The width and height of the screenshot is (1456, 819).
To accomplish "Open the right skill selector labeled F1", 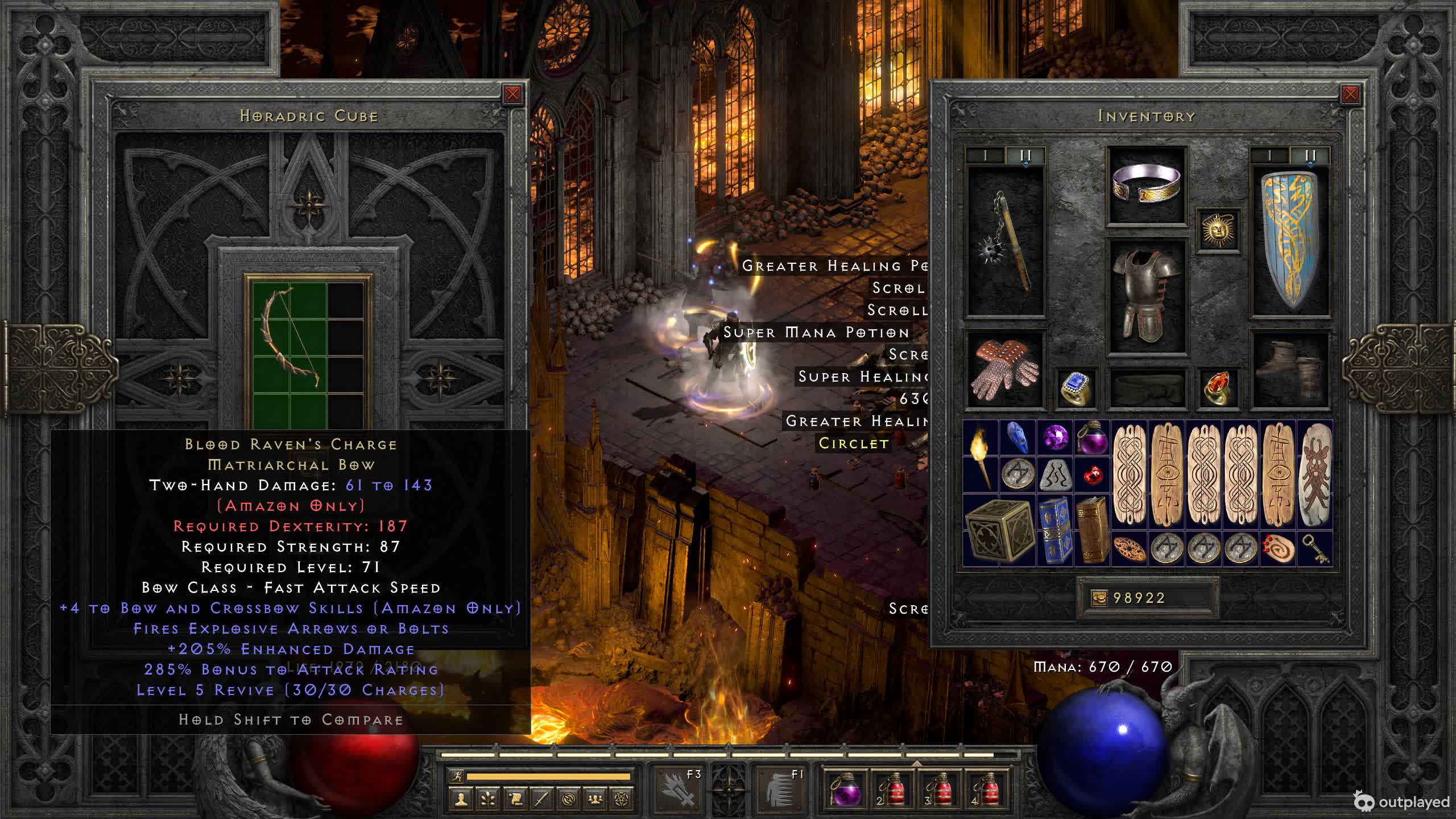I will pos(784,787).
